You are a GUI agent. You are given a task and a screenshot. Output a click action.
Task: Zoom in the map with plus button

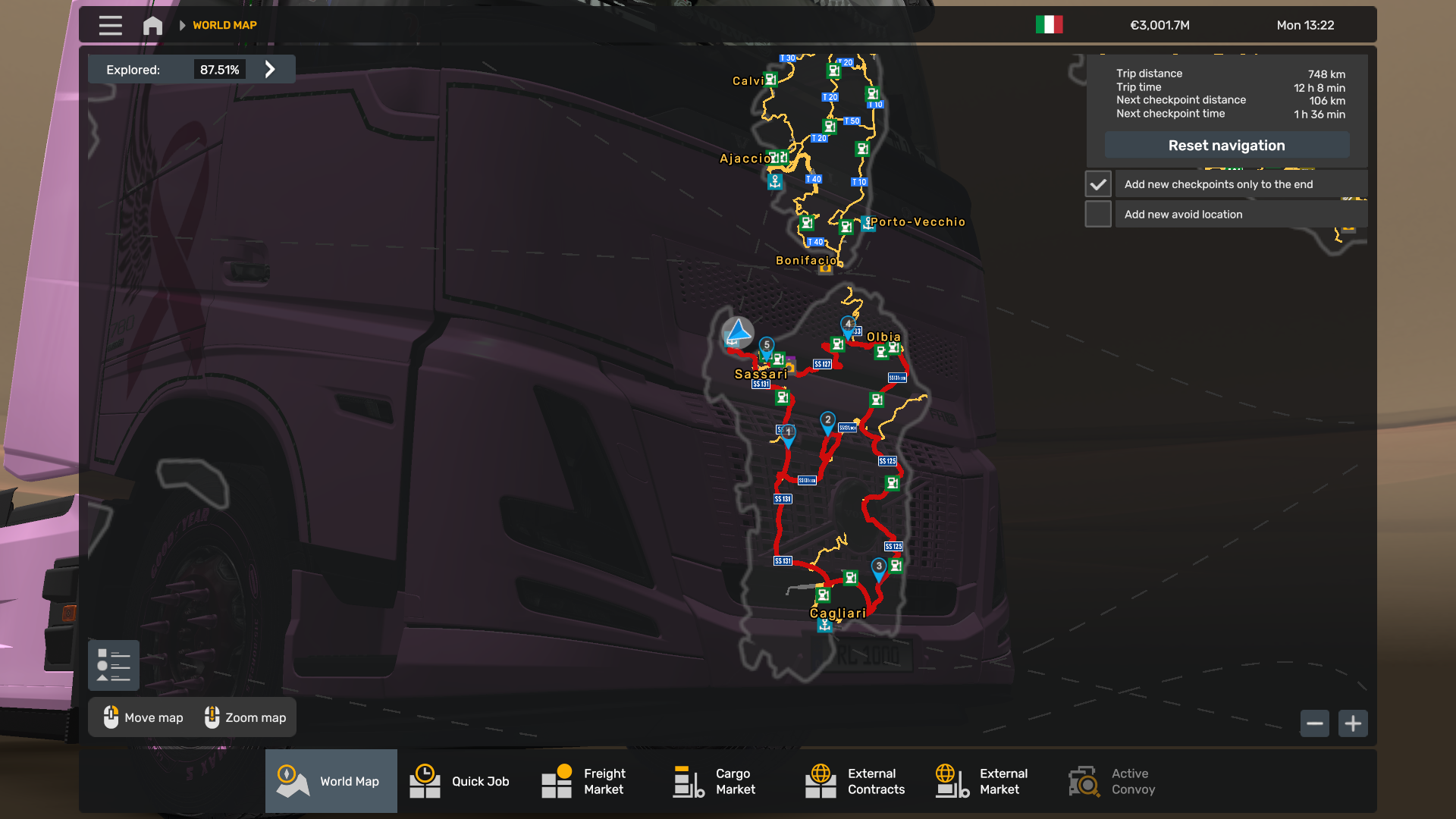coord(1353,723)
